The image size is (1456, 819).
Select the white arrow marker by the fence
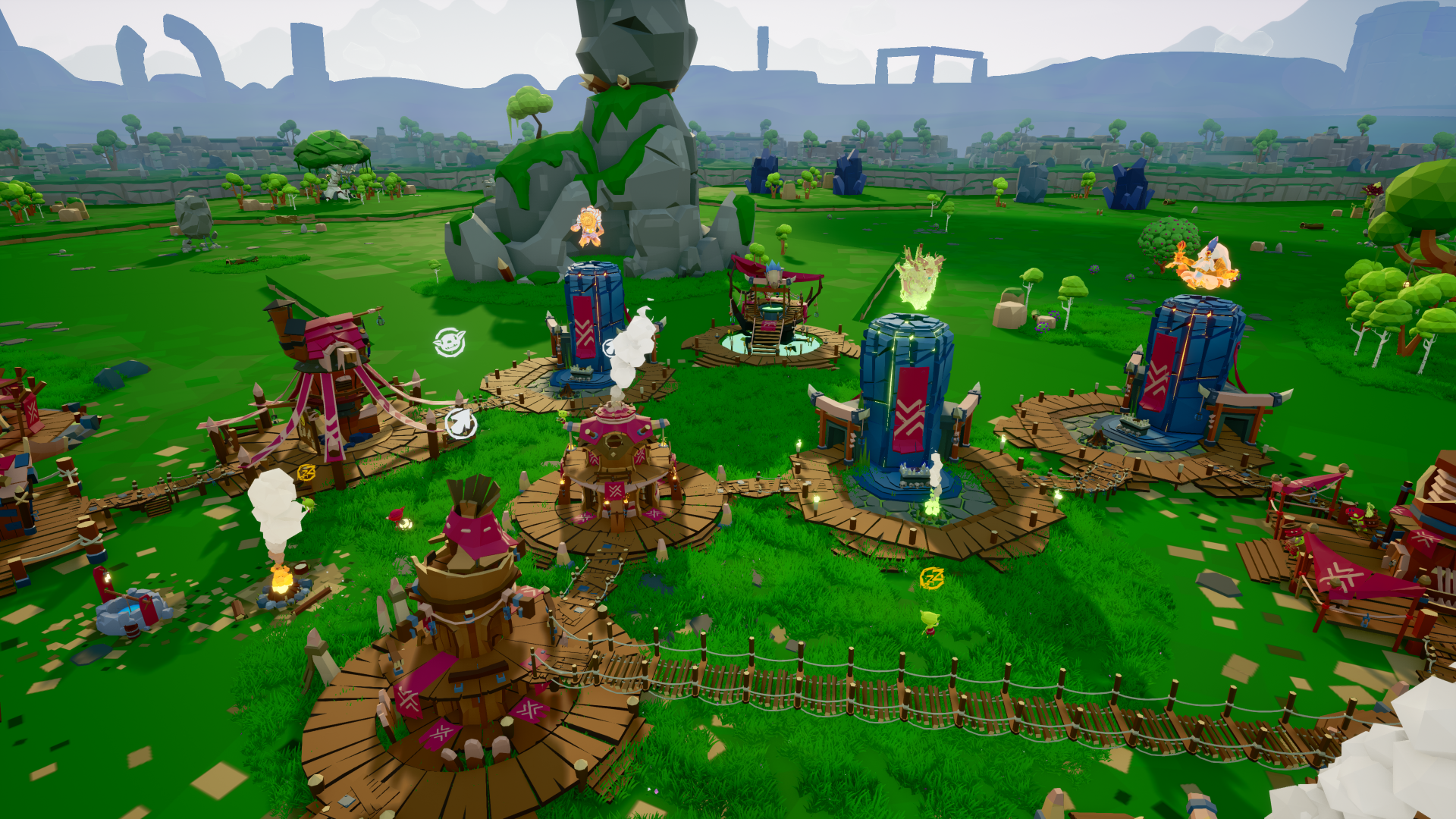click(x=460, y=423)
